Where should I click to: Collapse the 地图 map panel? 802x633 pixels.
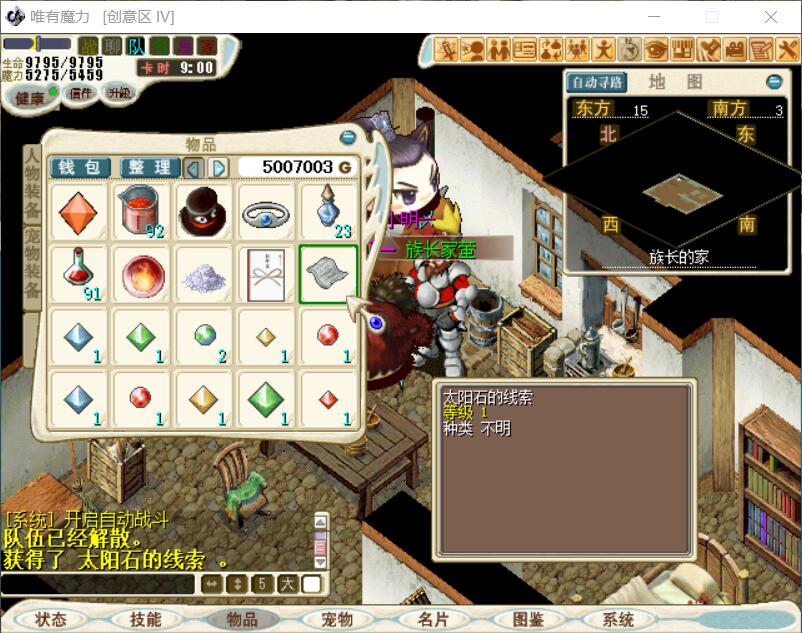coord(774,82)
